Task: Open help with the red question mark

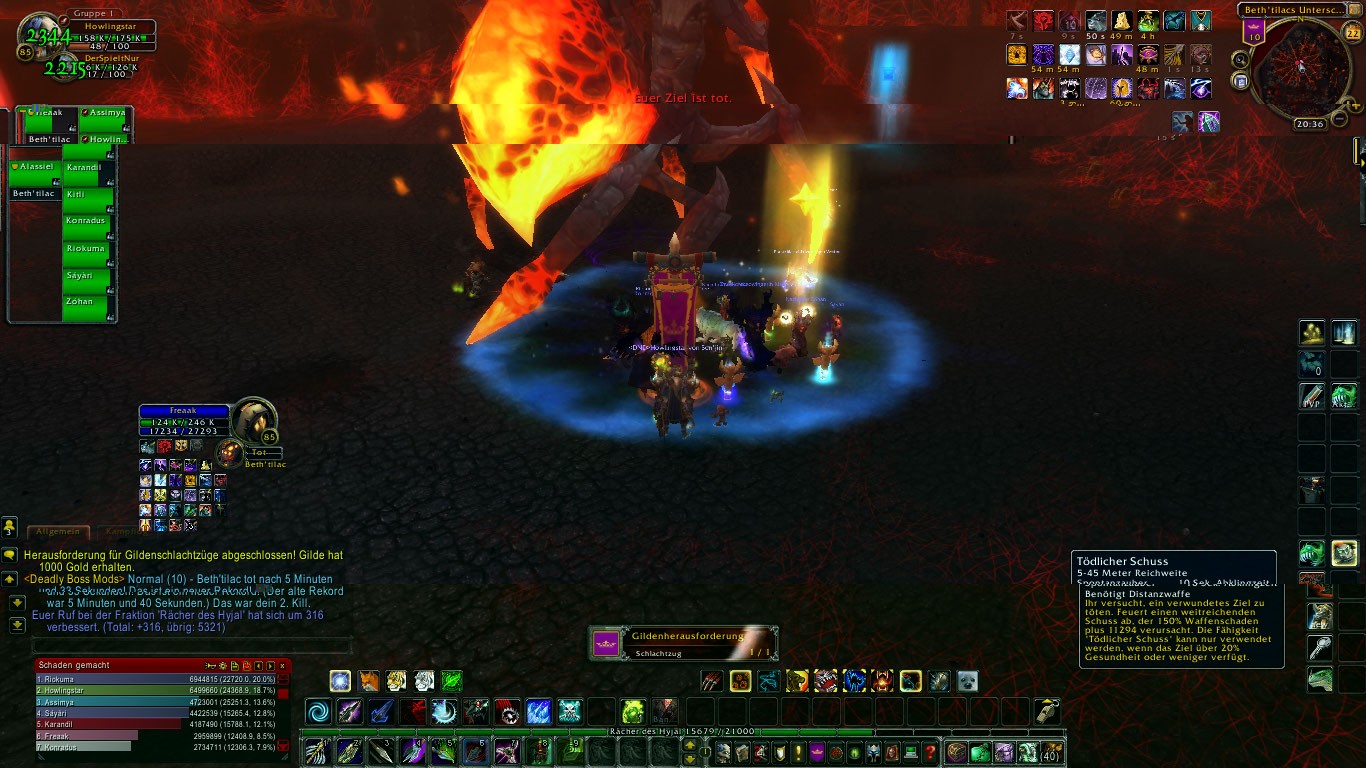Action: pyautogui.click(x=930, y=752)
